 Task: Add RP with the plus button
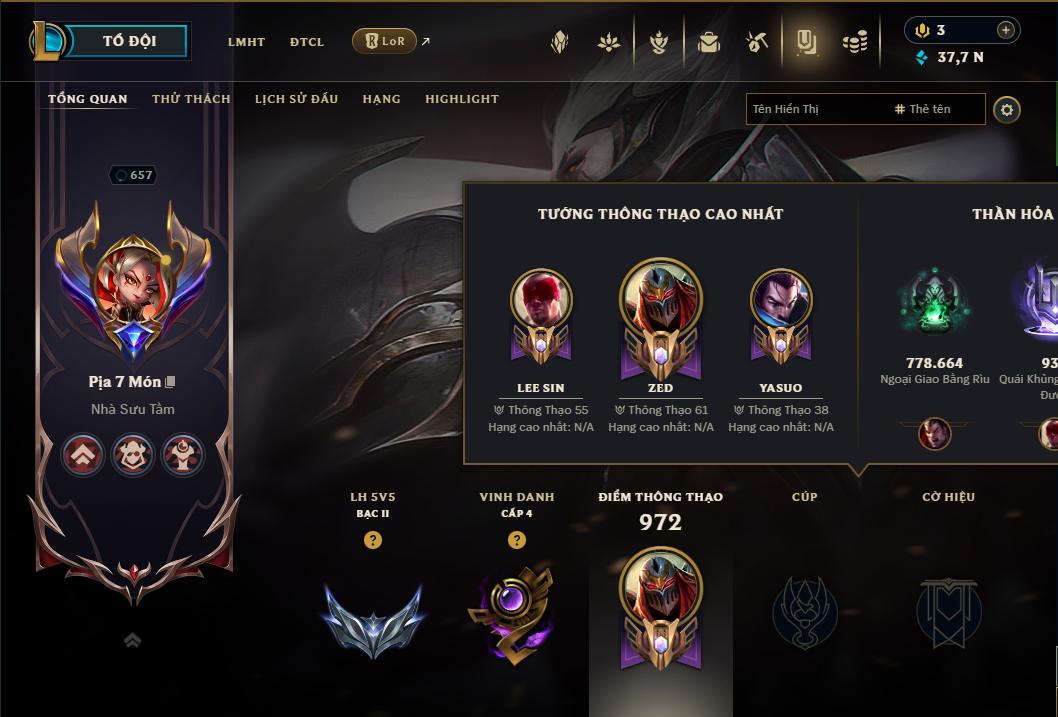(1005, 30)
